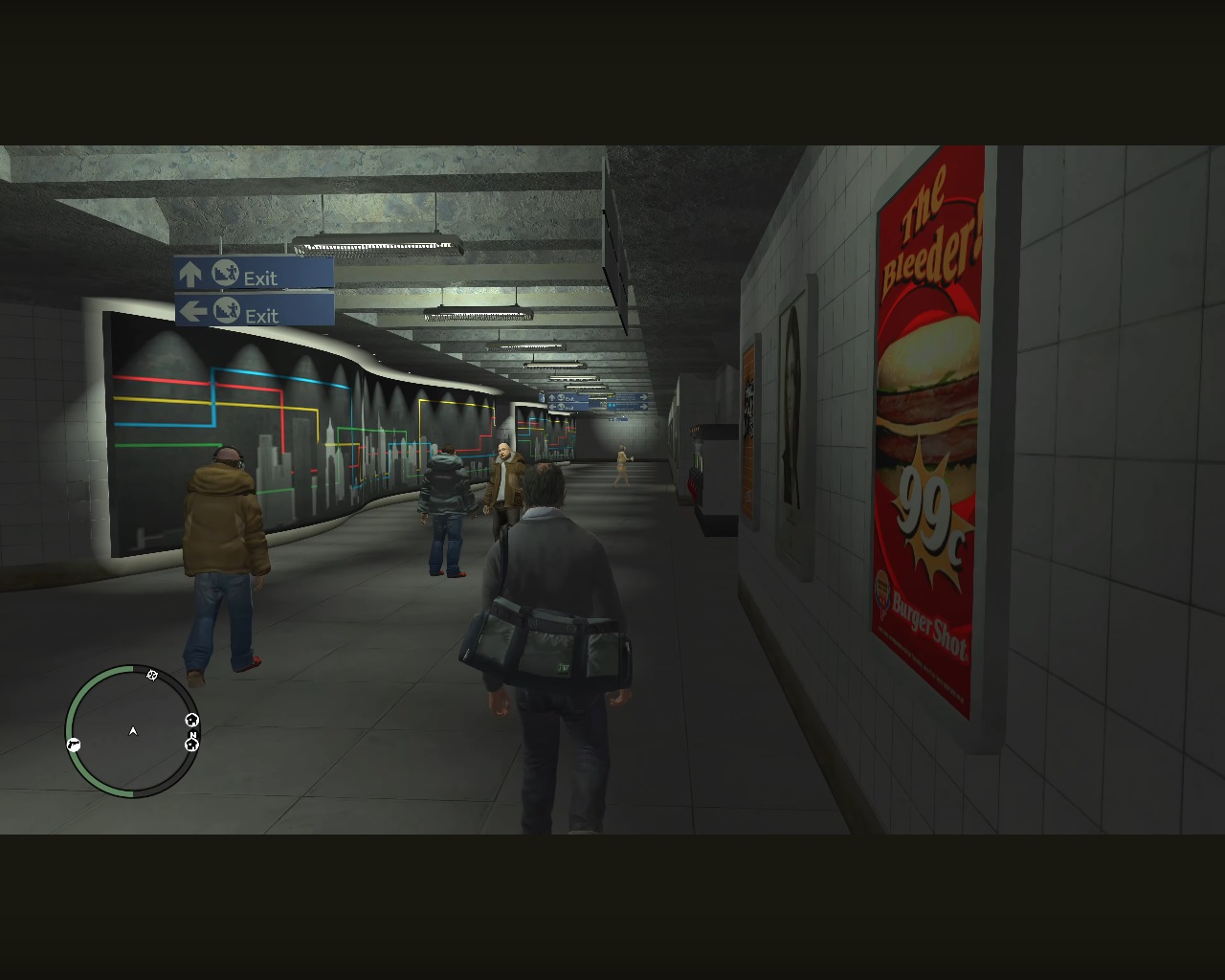The height and width of the screenshot is (980, 1225).
Task: Click the crosshair blip on the radar
Action: (152, 676)
